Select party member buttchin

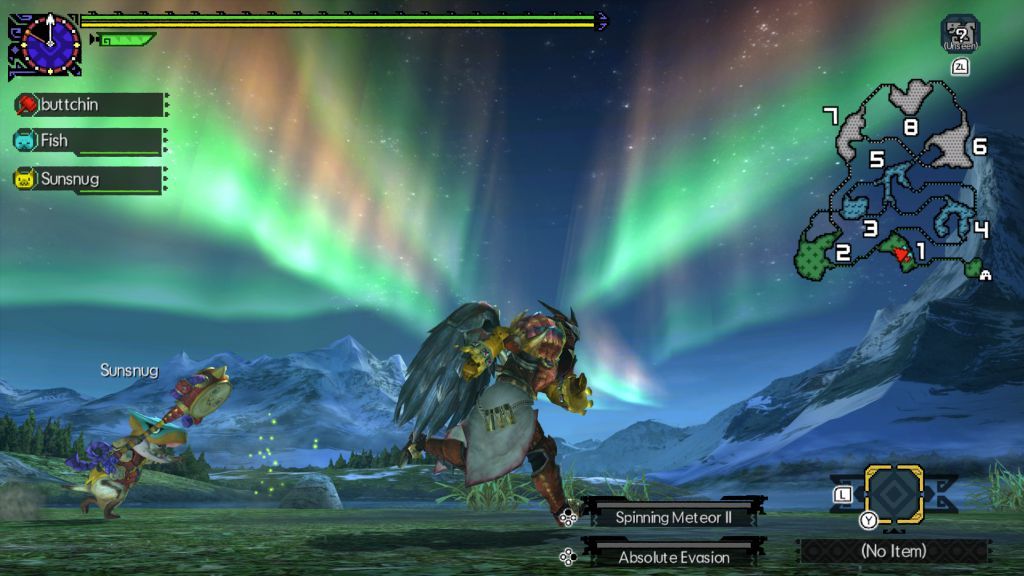tap(88, 105)
